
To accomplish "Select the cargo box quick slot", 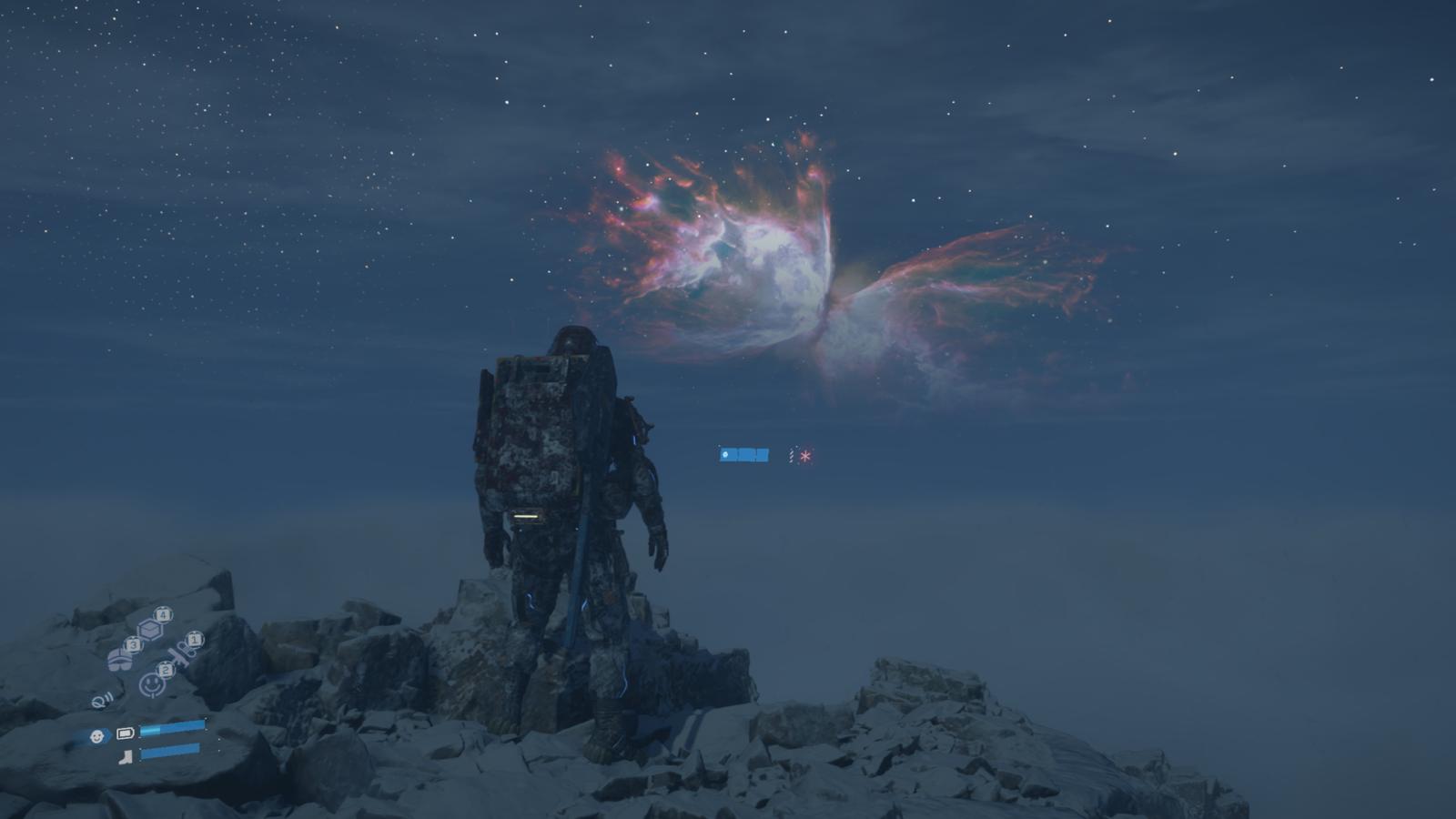I will [151, 629].
